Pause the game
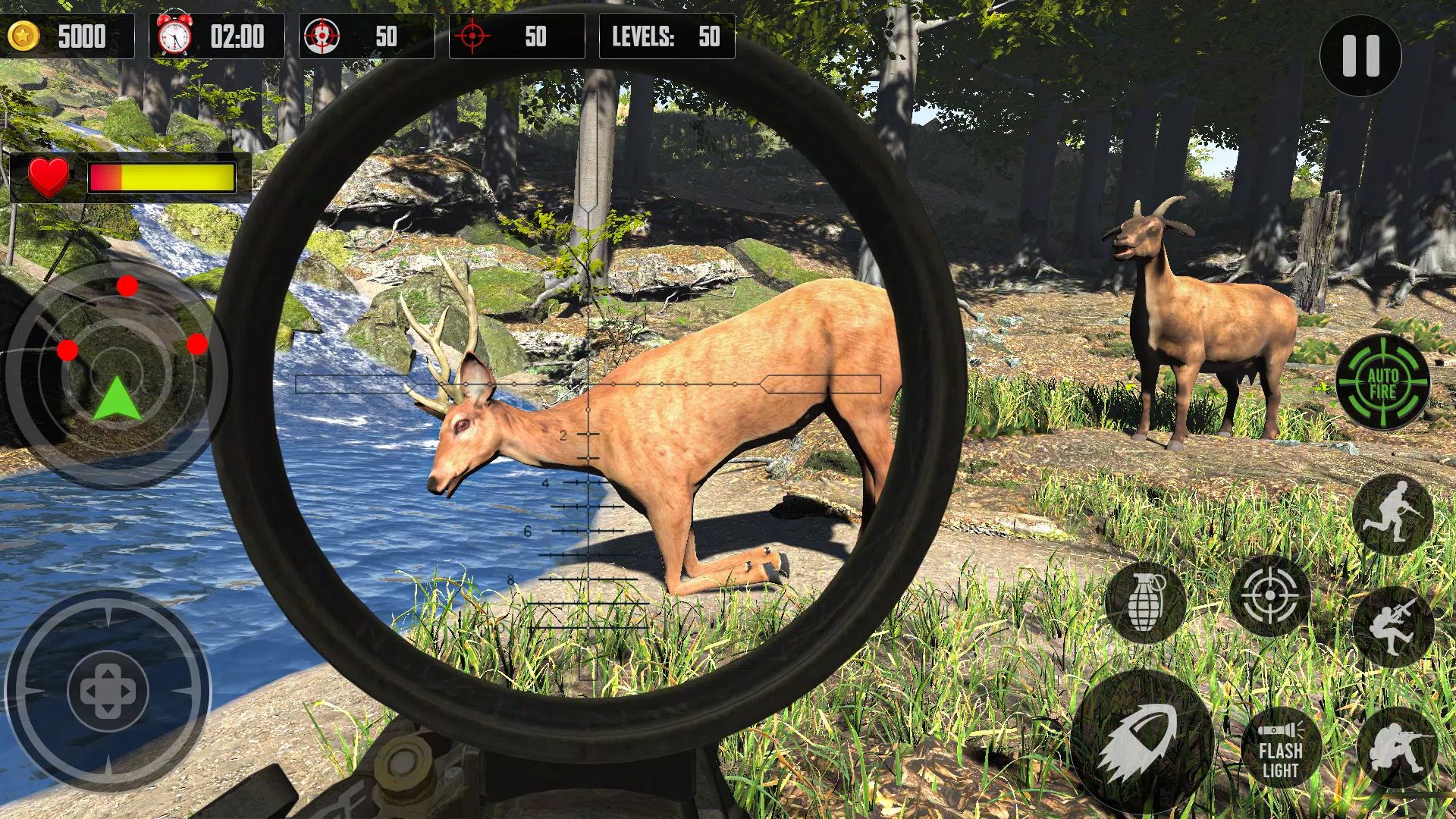1456x819 pixels. (1360, 56)
